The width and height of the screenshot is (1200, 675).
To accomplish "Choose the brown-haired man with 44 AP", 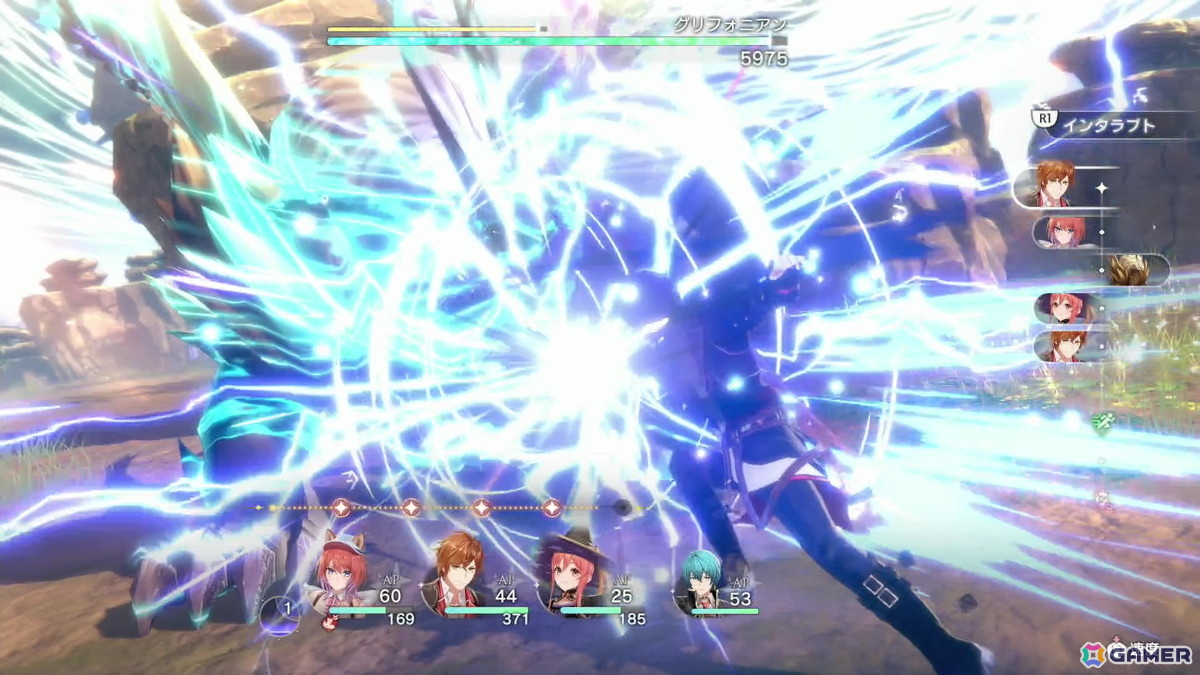I will click(x=456, y=578).
